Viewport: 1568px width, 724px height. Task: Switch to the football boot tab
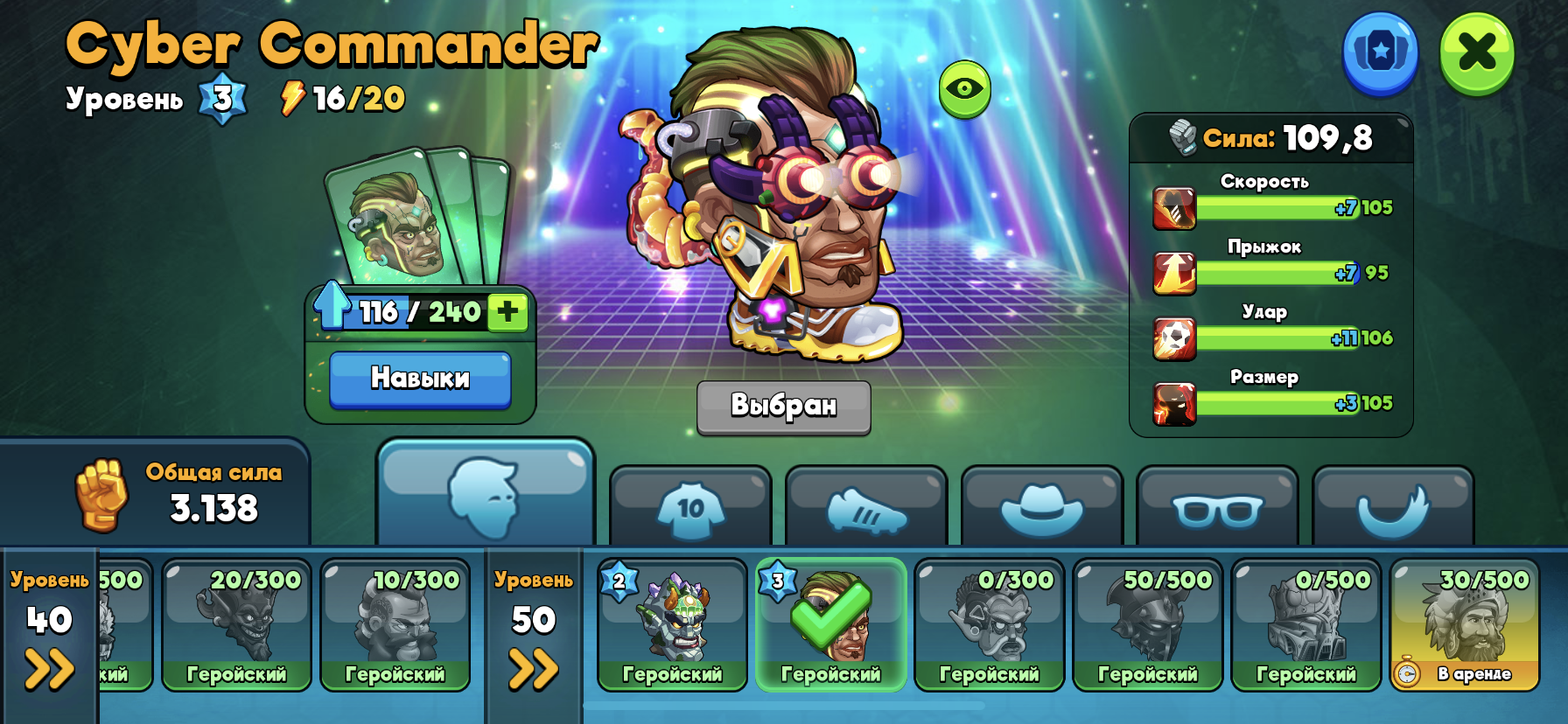[866, 509]
